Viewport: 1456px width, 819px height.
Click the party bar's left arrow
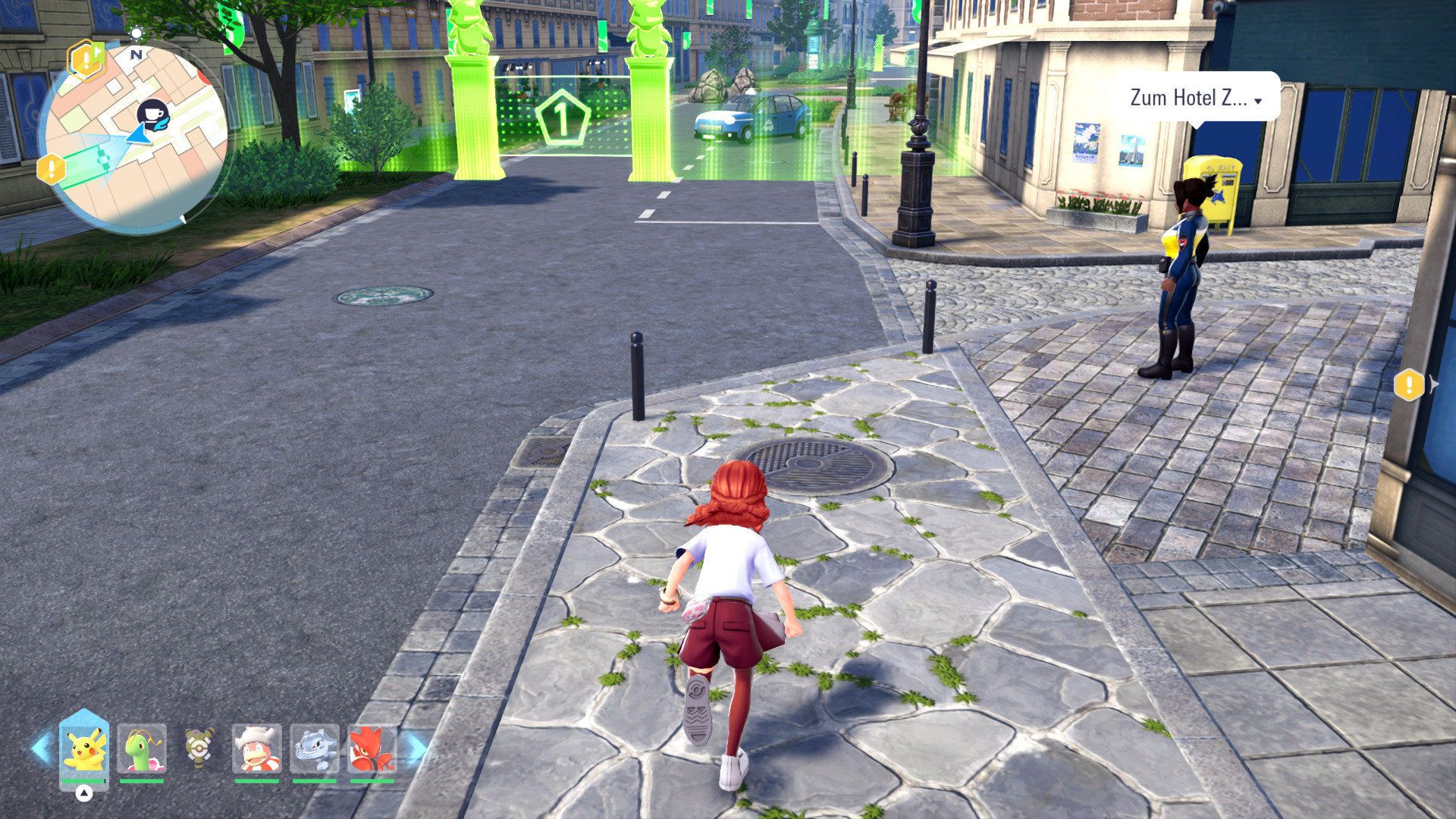41,748
